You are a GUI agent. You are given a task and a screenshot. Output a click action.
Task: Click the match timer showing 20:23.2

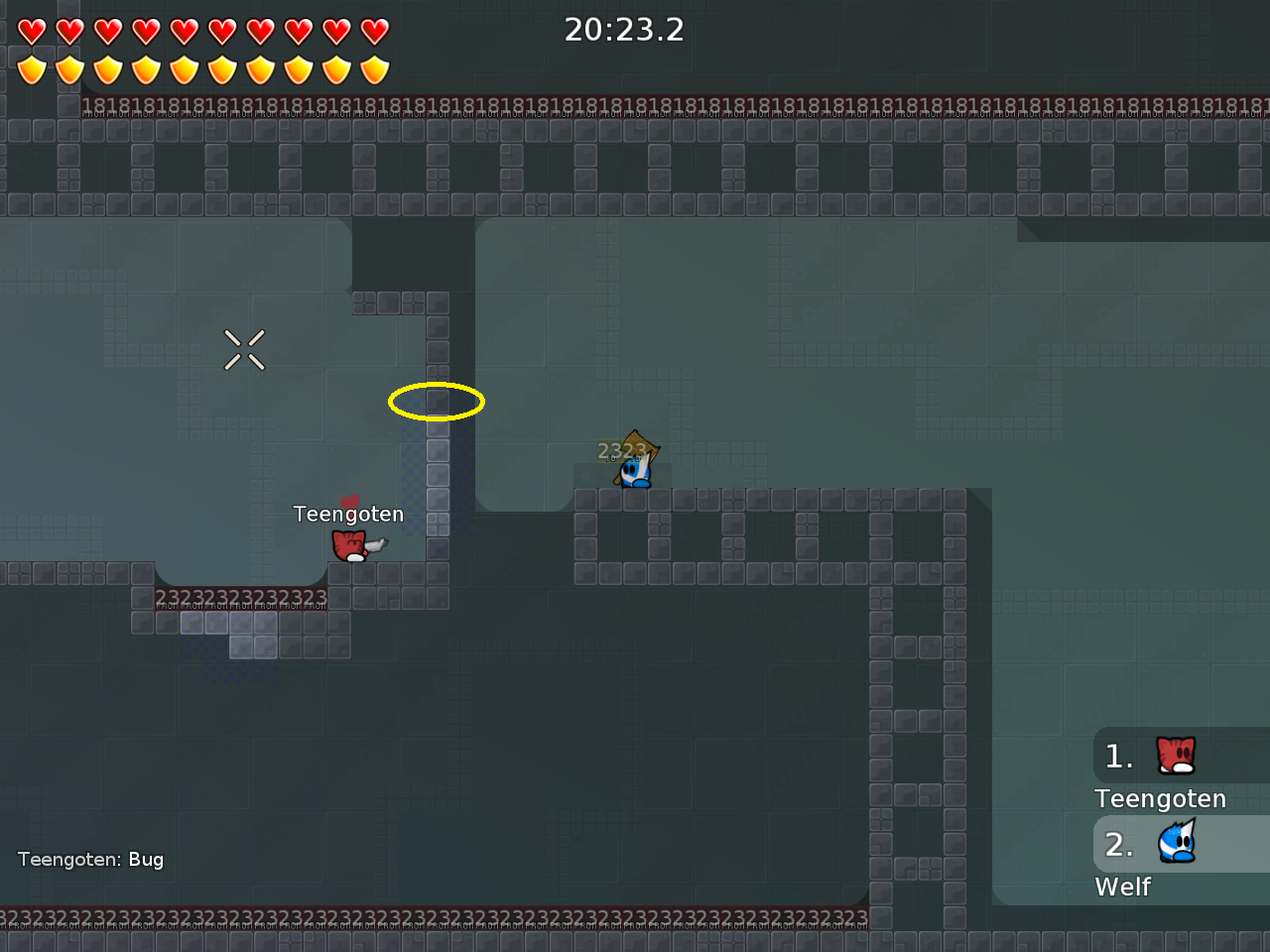624,30
